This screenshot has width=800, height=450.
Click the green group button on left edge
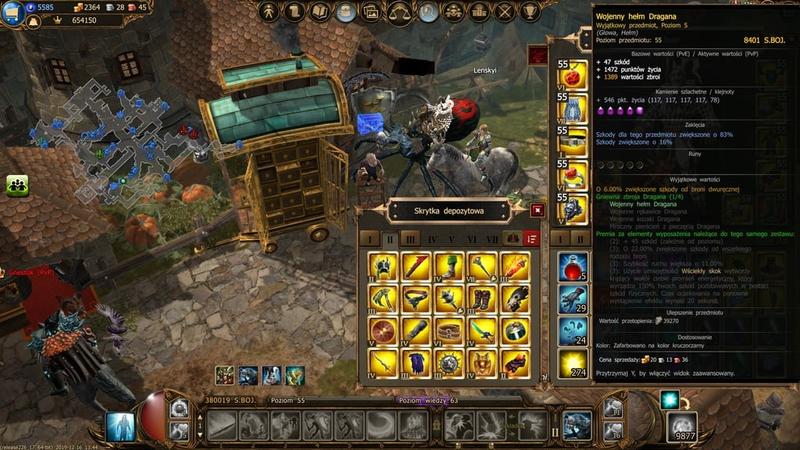pyautogui.click(x=17, y=184)
